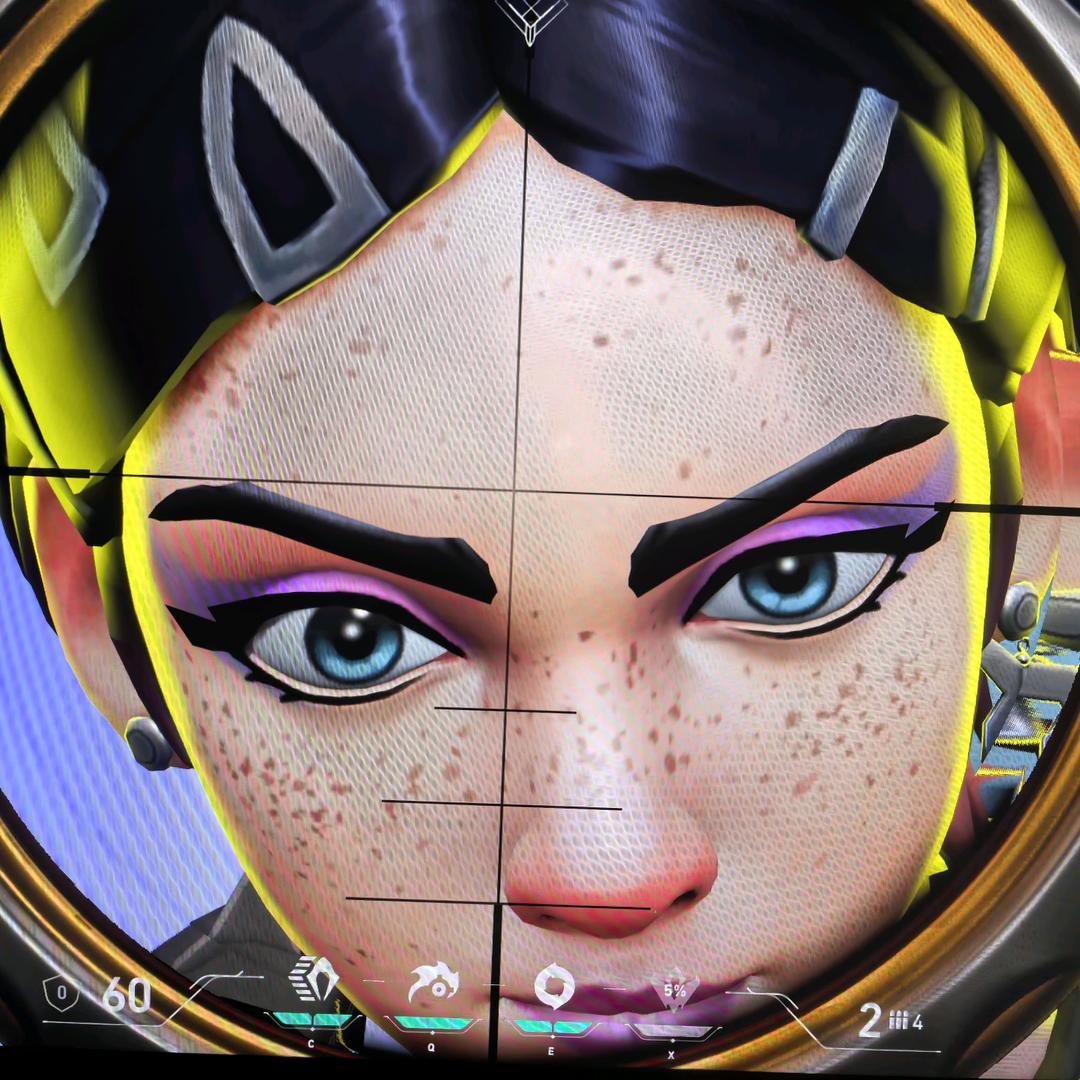This screenshot has height=1080, width=1080.
Task: Select the ultimate ability showing 5%
Action: [x=673, y=990]
